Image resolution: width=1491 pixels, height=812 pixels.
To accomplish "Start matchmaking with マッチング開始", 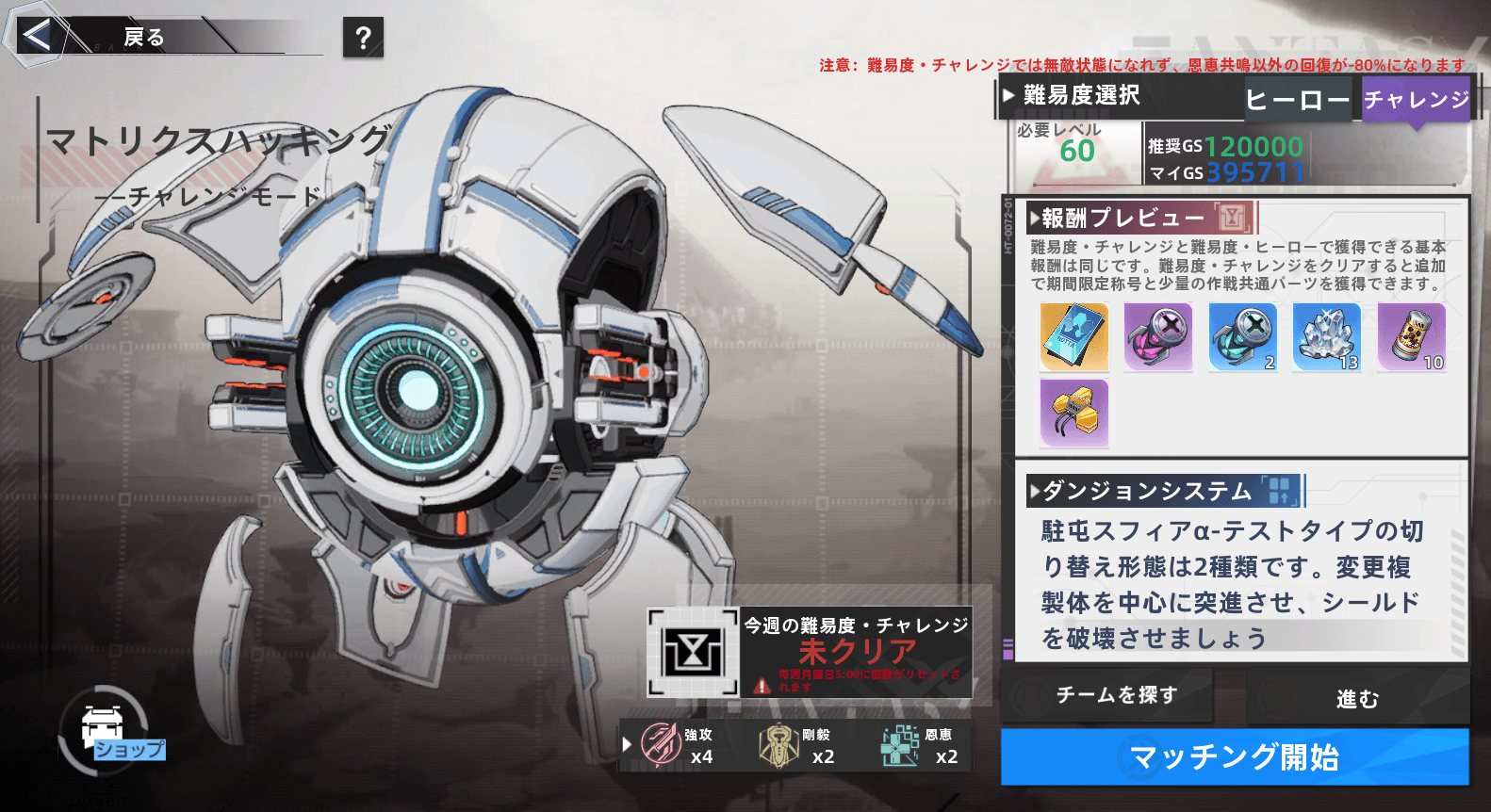I will click(1234, 756).
